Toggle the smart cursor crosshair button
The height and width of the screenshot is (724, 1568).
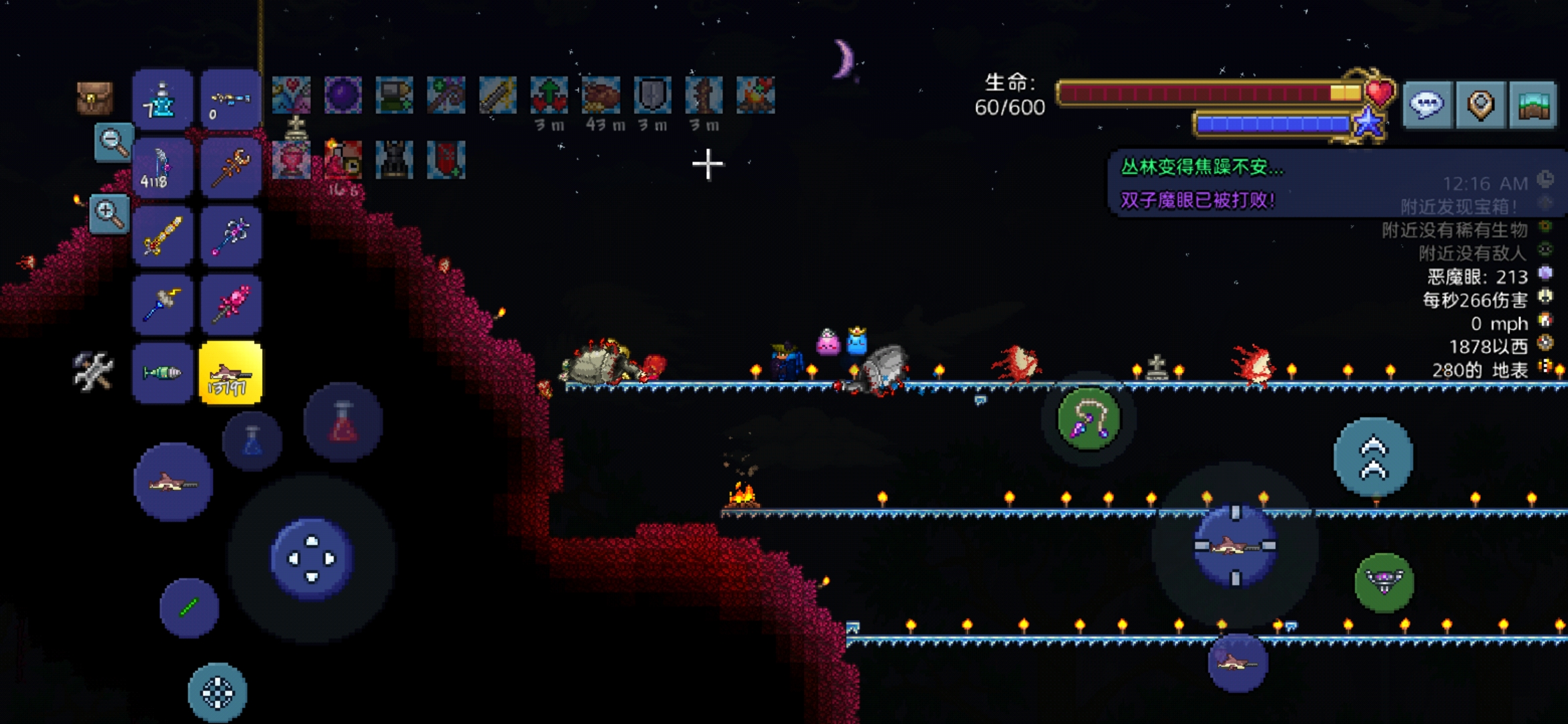tap(217, 692)
